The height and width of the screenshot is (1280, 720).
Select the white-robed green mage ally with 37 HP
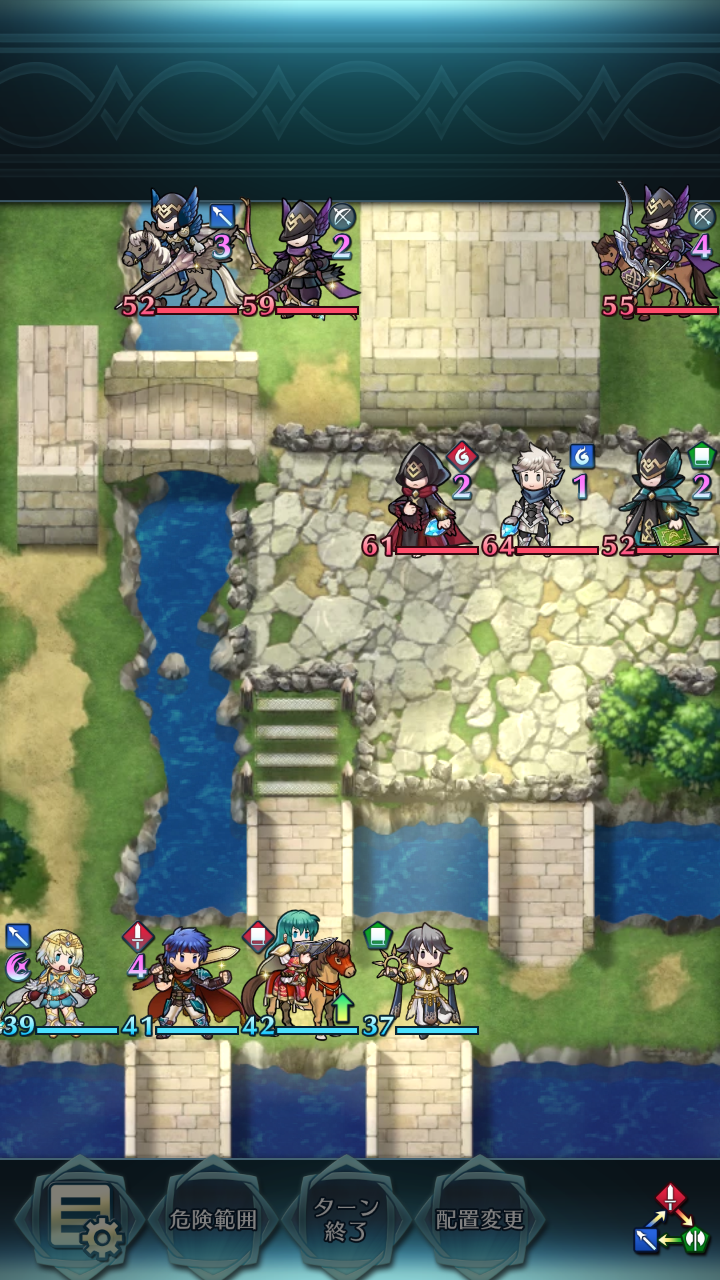(420, 982)
